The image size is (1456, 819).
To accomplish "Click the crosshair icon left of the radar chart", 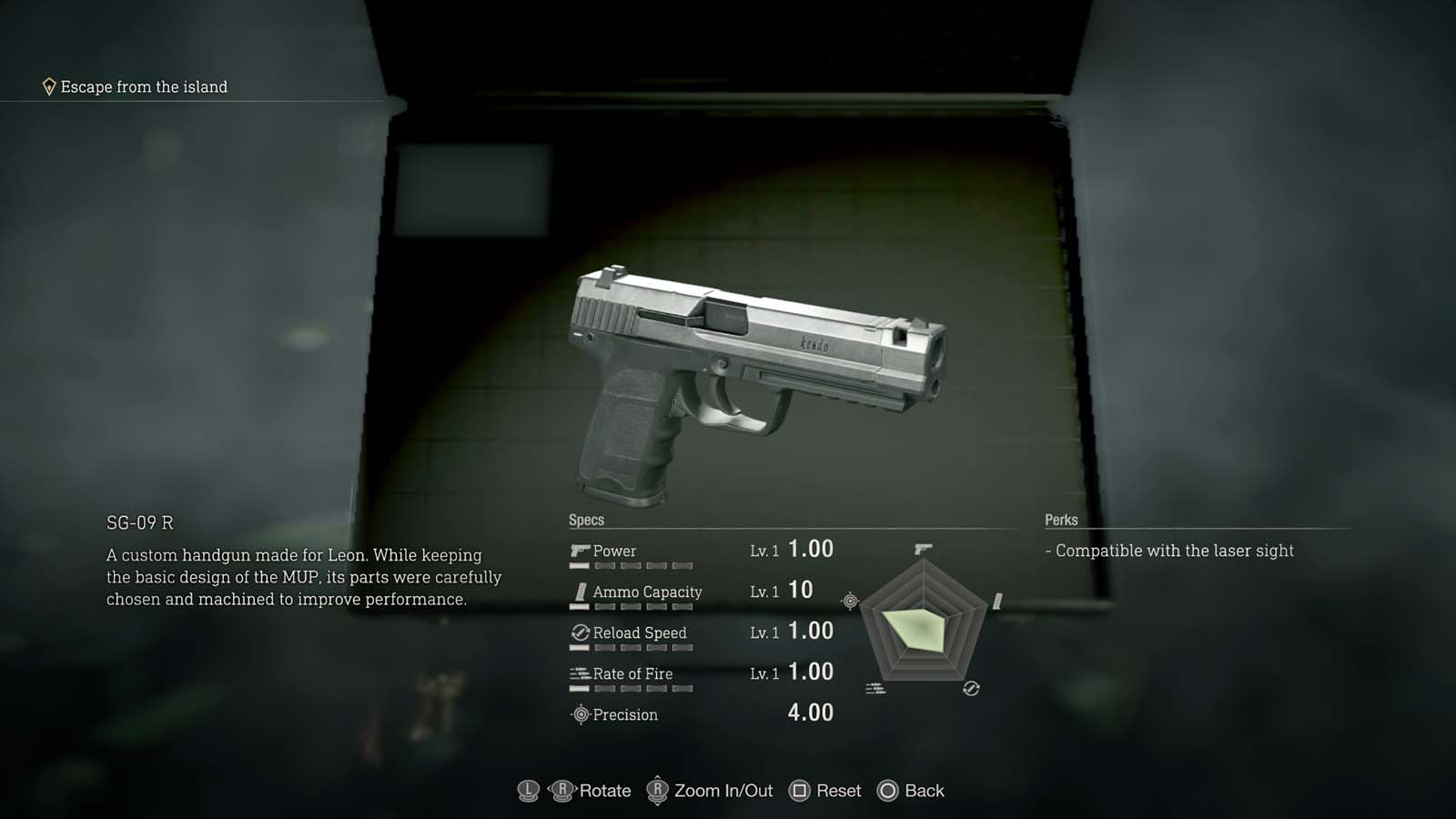I will coord(849,602).
